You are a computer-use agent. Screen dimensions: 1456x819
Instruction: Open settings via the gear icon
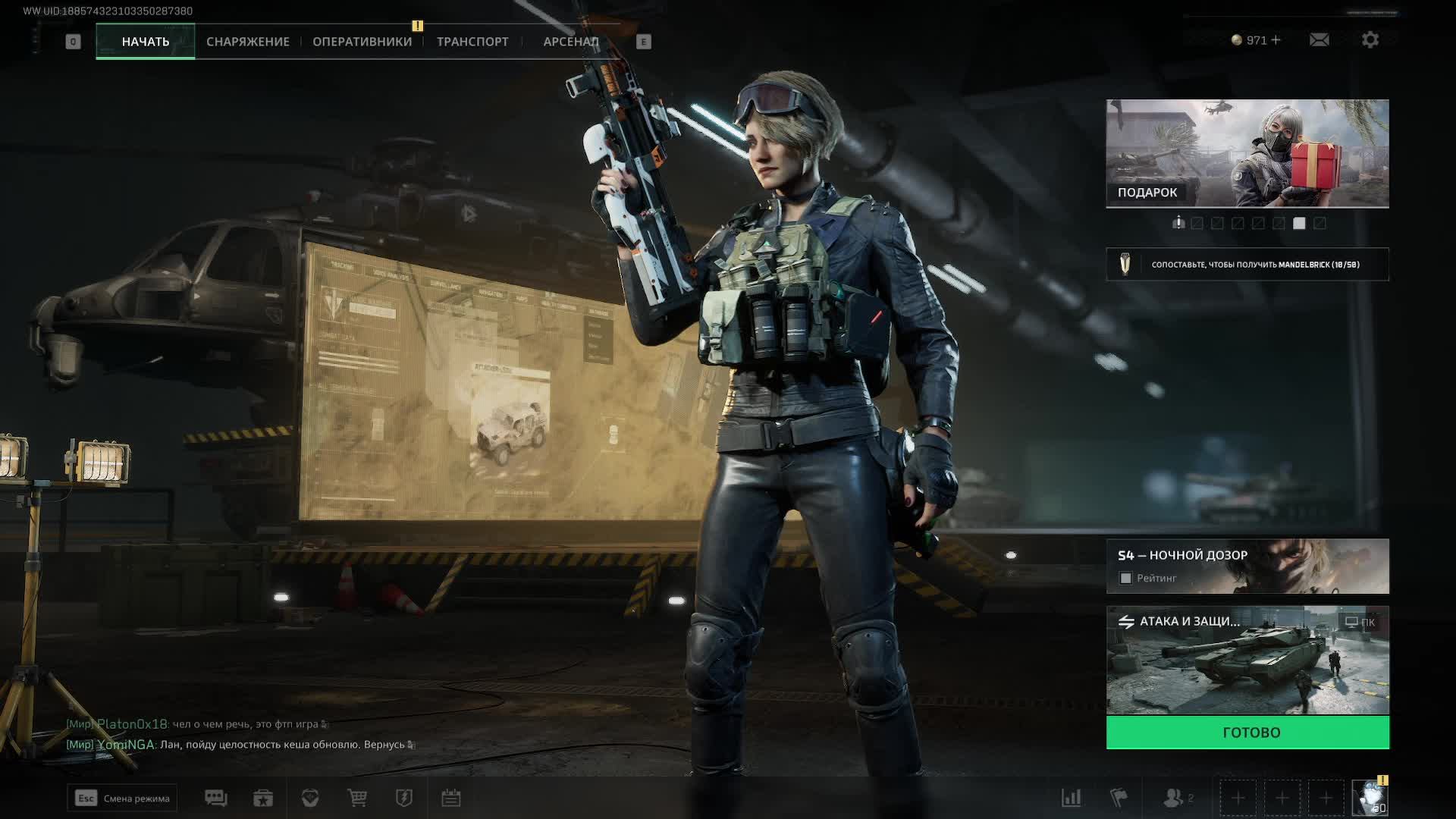point(1370,40)
